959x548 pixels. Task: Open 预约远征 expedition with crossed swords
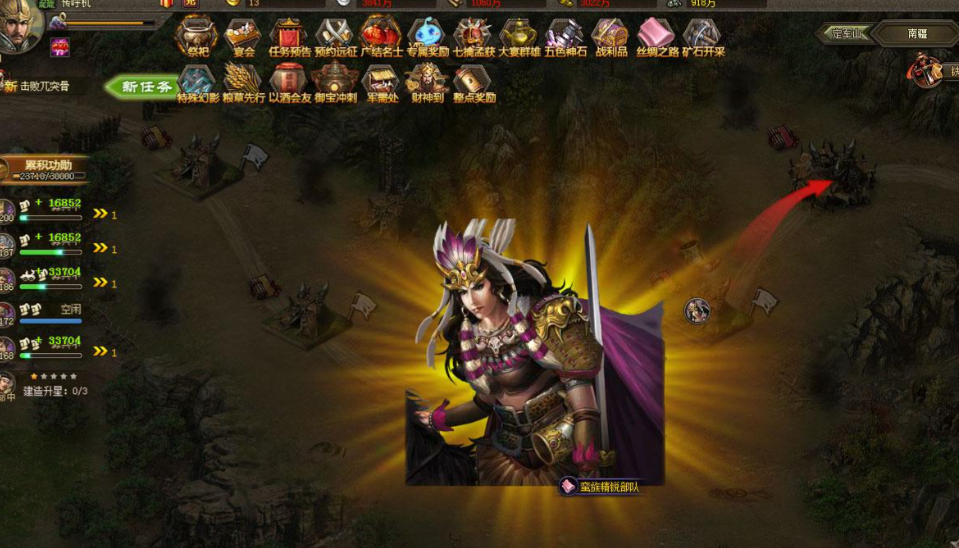tap(334, 35)
